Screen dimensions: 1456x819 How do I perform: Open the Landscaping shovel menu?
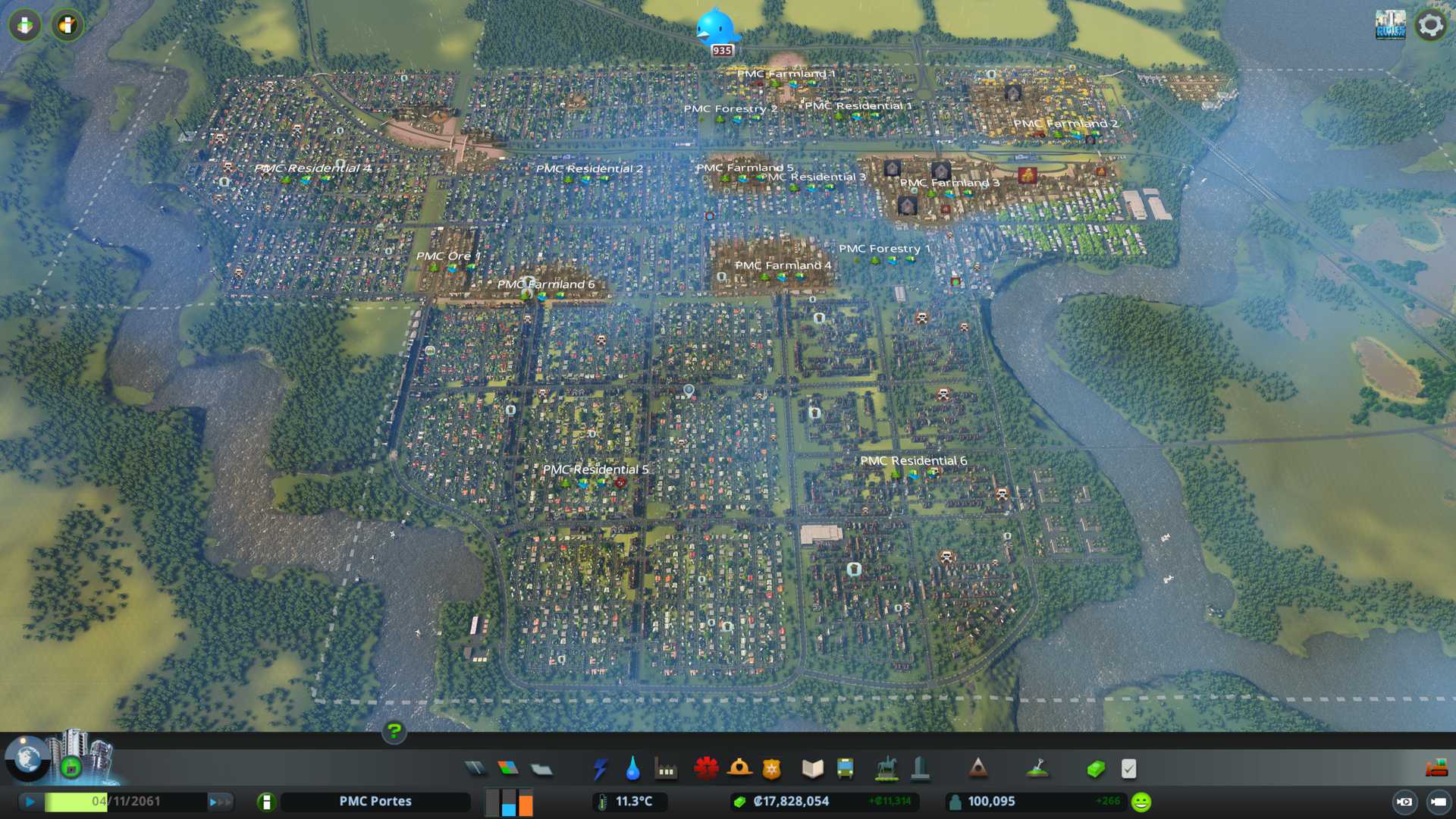(x=1037, y=769)
